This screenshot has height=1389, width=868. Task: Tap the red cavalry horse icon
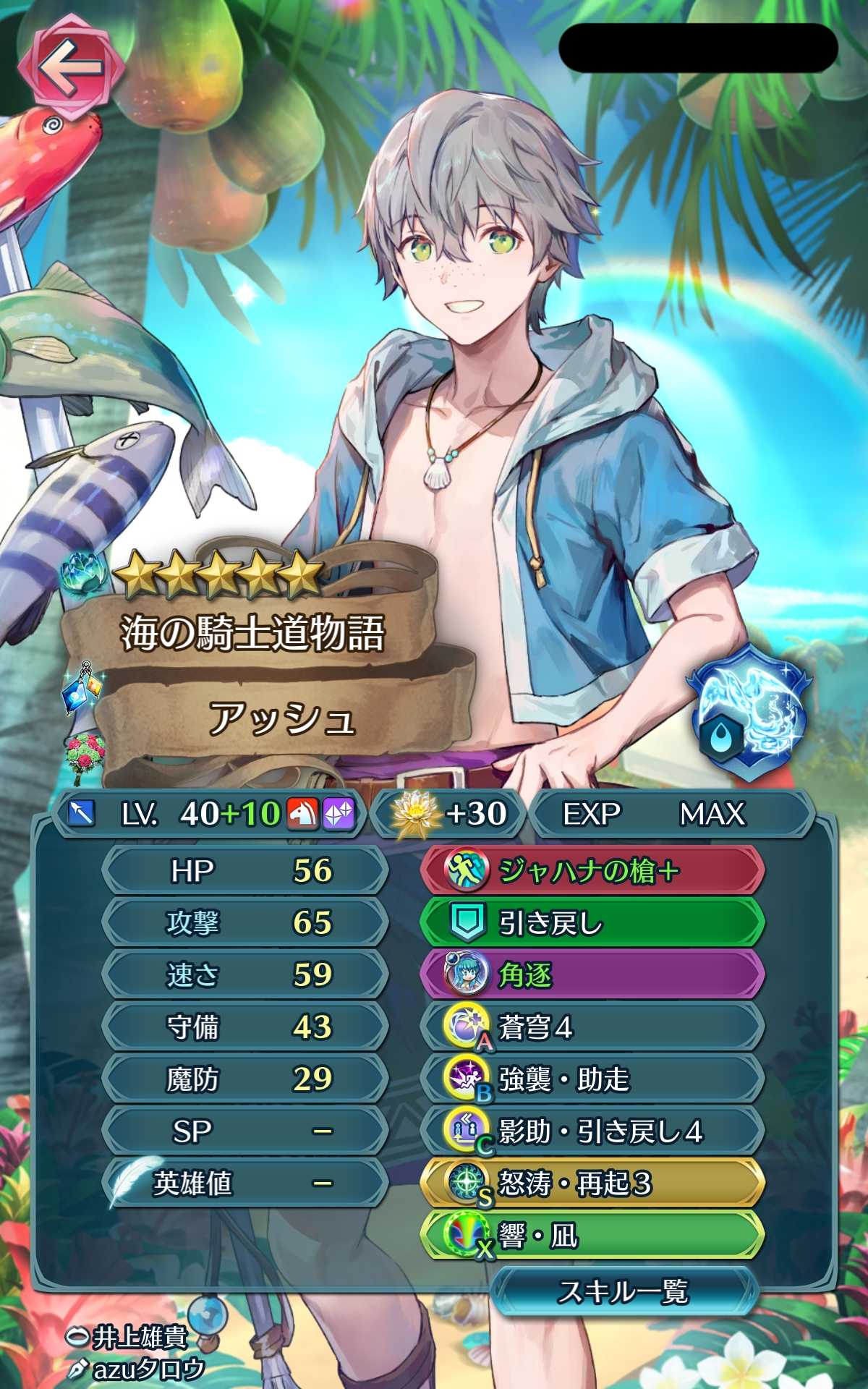[x=303, y=814]
